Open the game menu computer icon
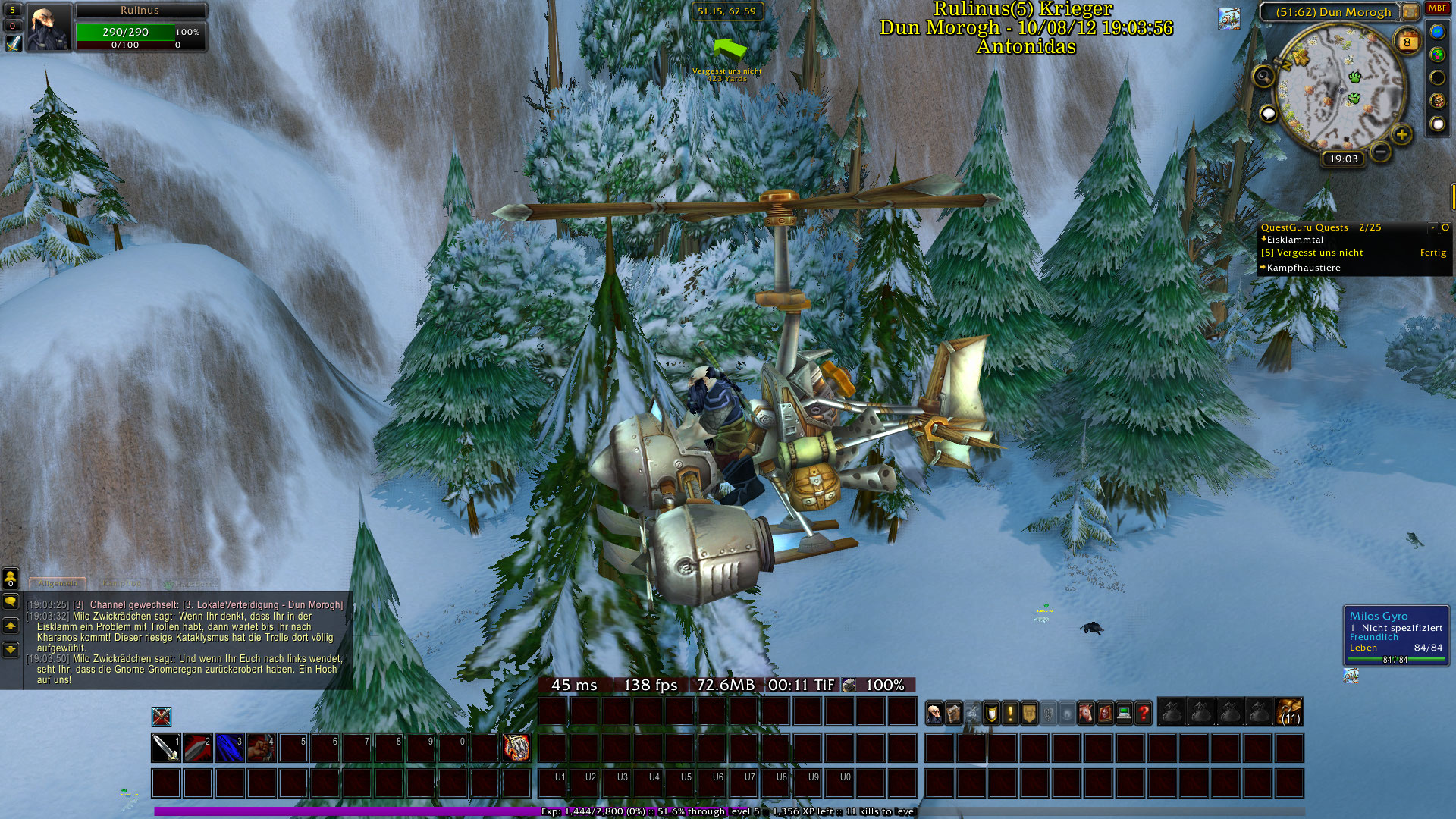This screenshot has width=1456, height=819. tap(1124, 714)
